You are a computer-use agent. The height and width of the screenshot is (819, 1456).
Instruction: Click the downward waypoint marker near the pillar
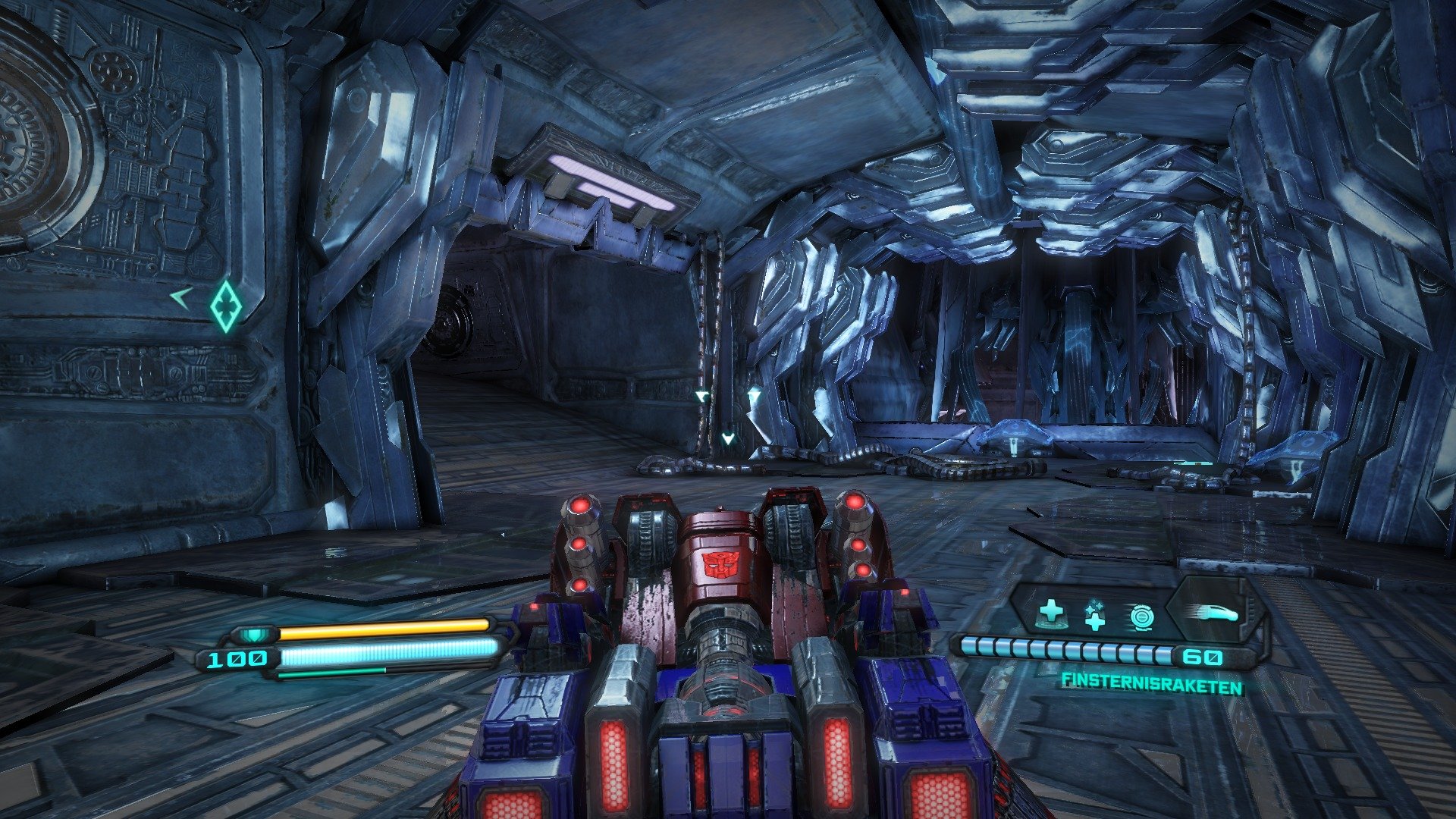pos(729,438)
